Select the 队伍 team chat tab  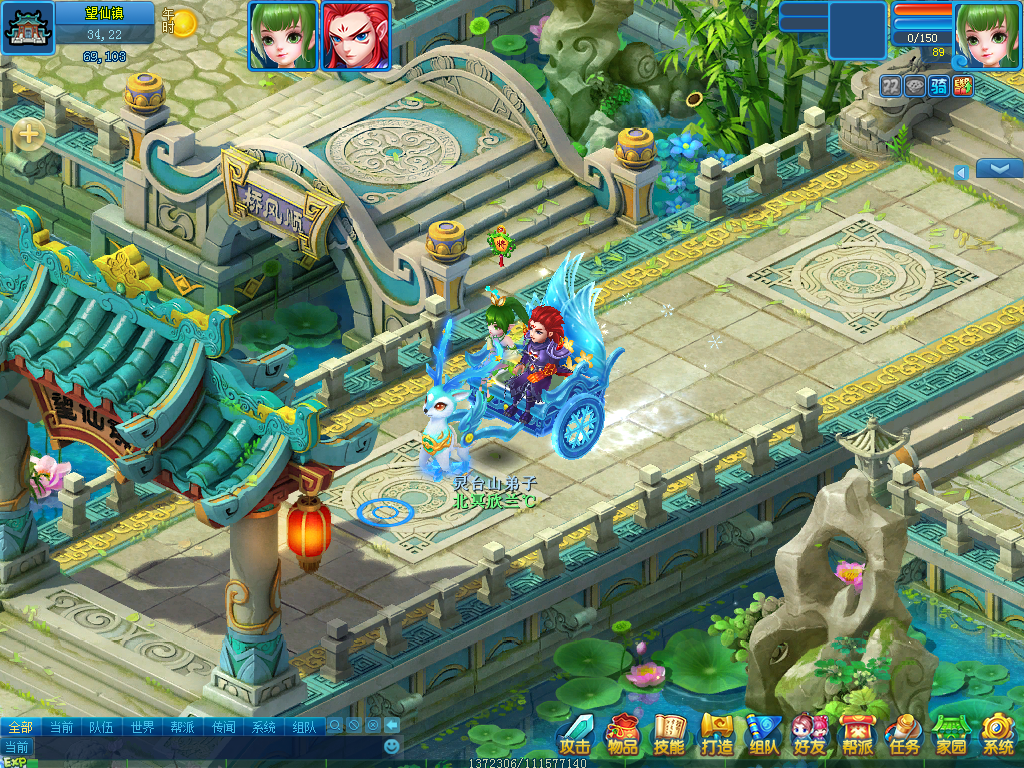[101, 727]
